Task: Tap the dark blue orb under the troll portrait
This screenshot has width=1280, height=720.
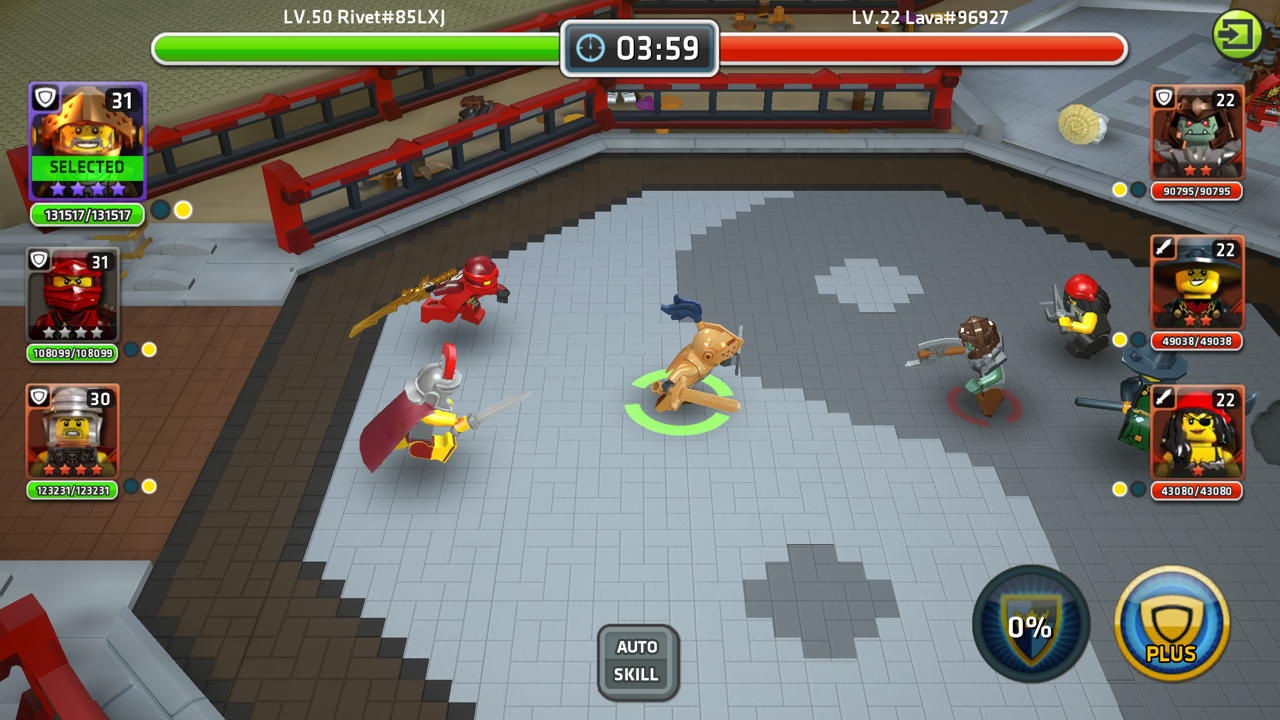Action: pyautogui.click(x=1137, y=187)
